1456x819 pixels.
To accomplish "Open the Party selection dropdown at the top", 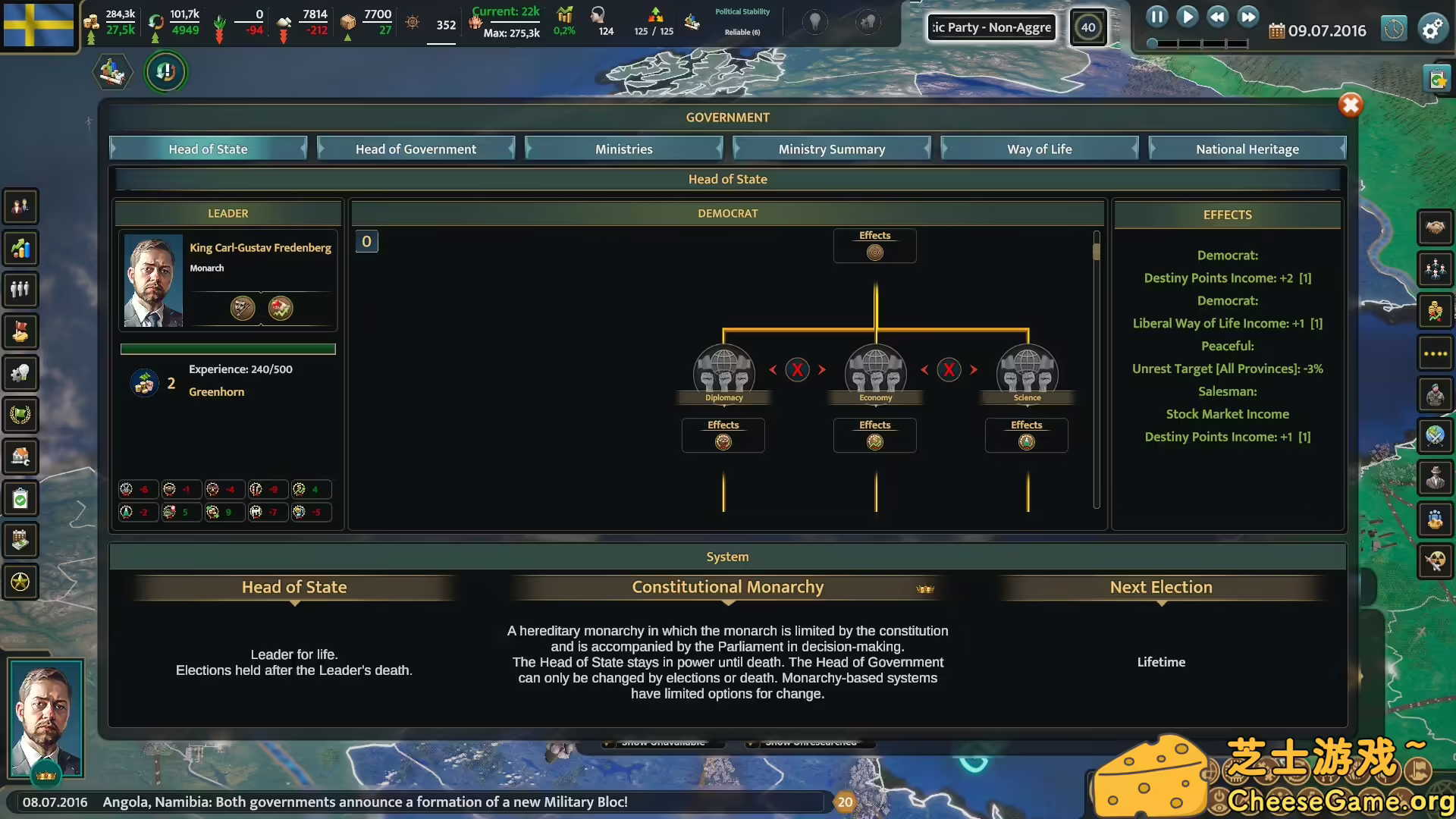I will pos(991,27).
